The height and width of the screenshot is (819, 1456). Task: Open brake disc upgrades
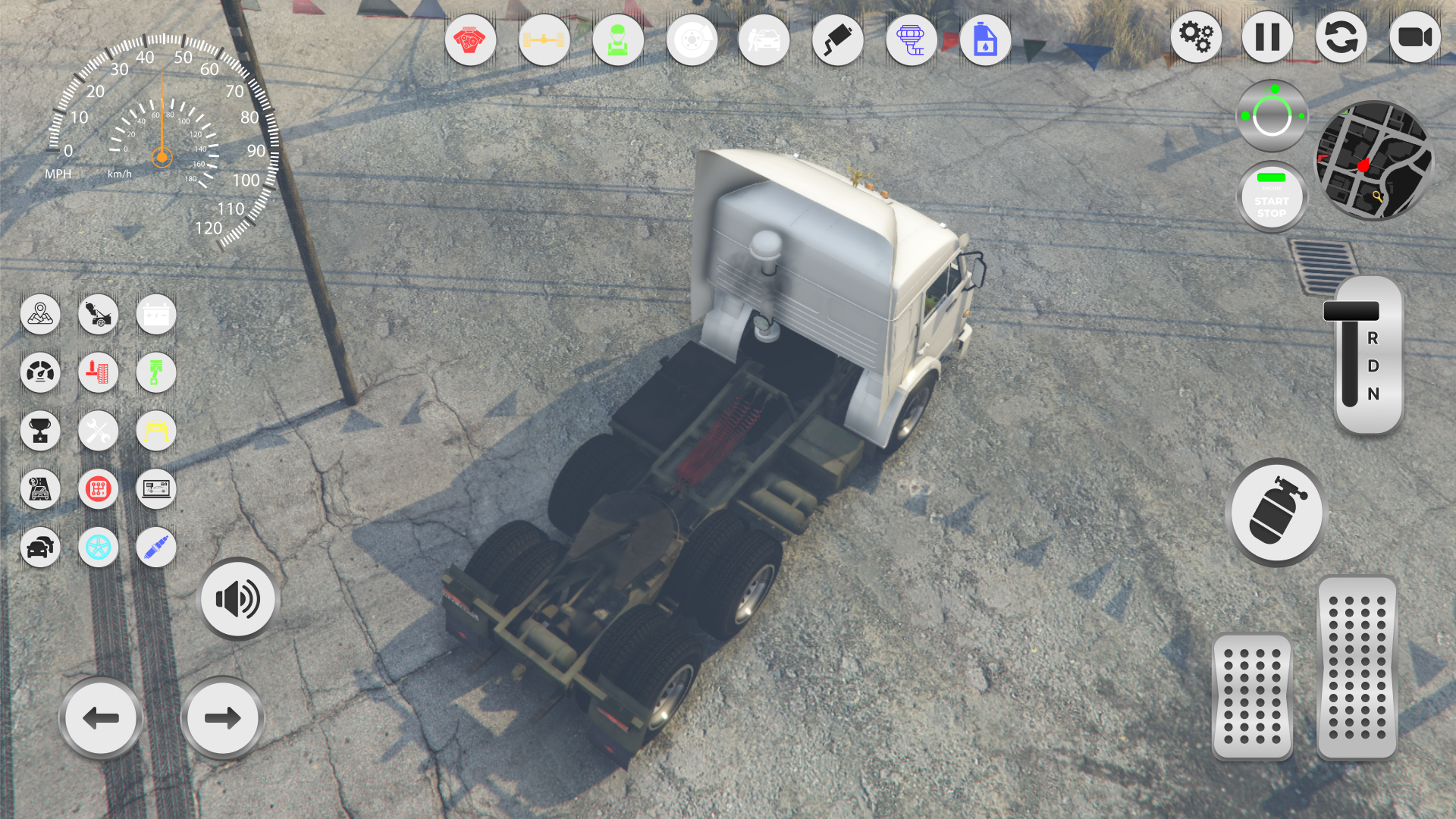(x=691, y=39)
